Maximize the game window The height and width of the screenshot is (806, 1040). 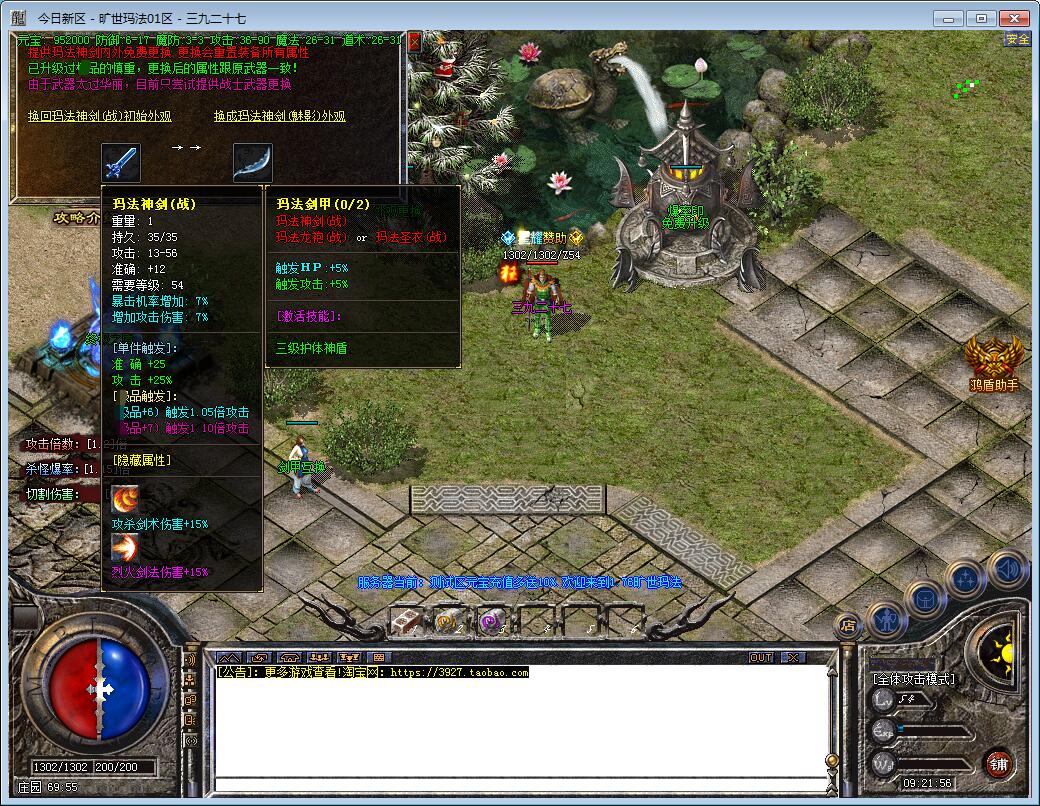983,18
